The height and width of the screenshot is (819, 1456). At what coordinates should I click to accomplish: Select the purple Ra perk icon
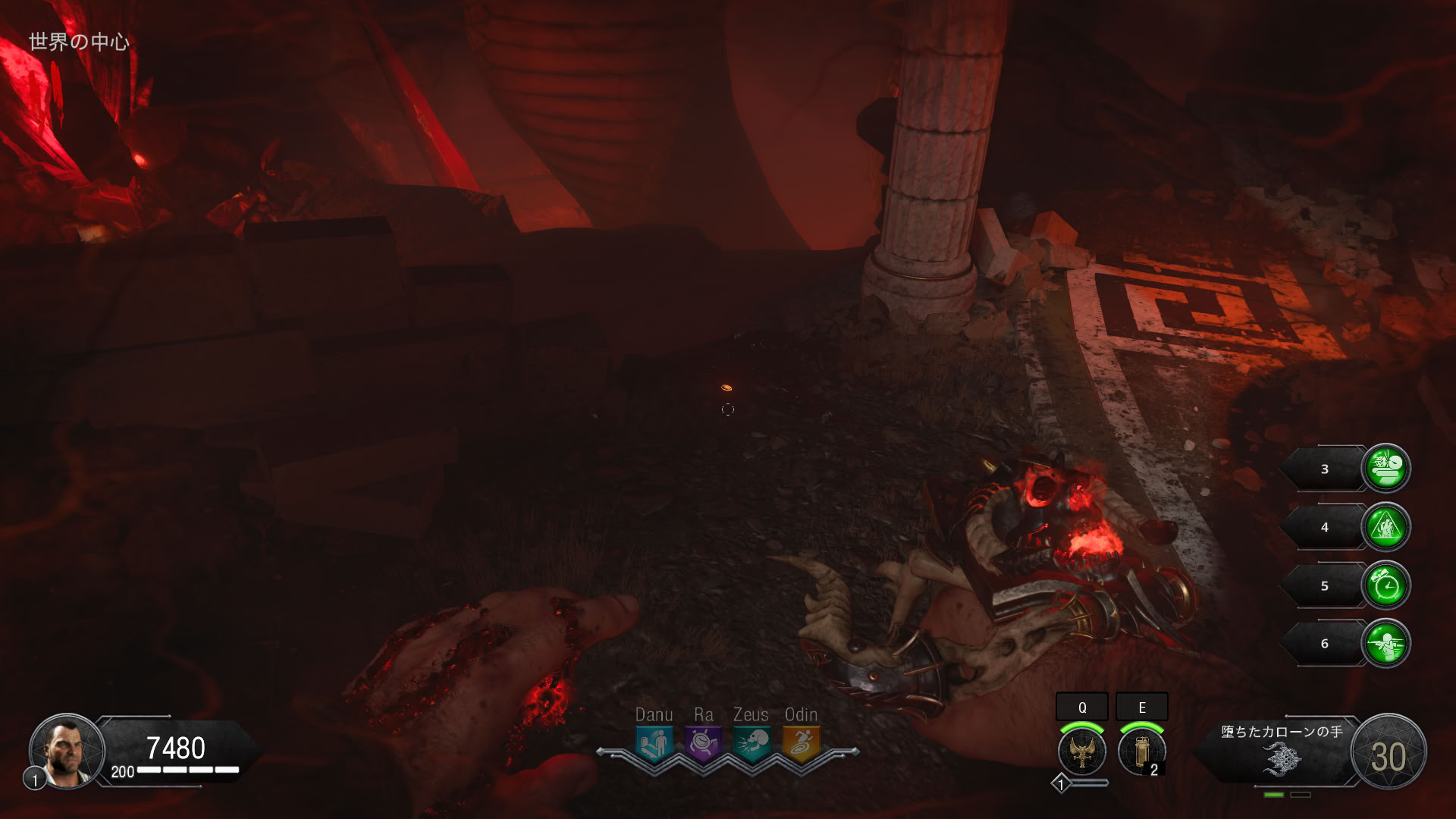(x=703, y=743)
